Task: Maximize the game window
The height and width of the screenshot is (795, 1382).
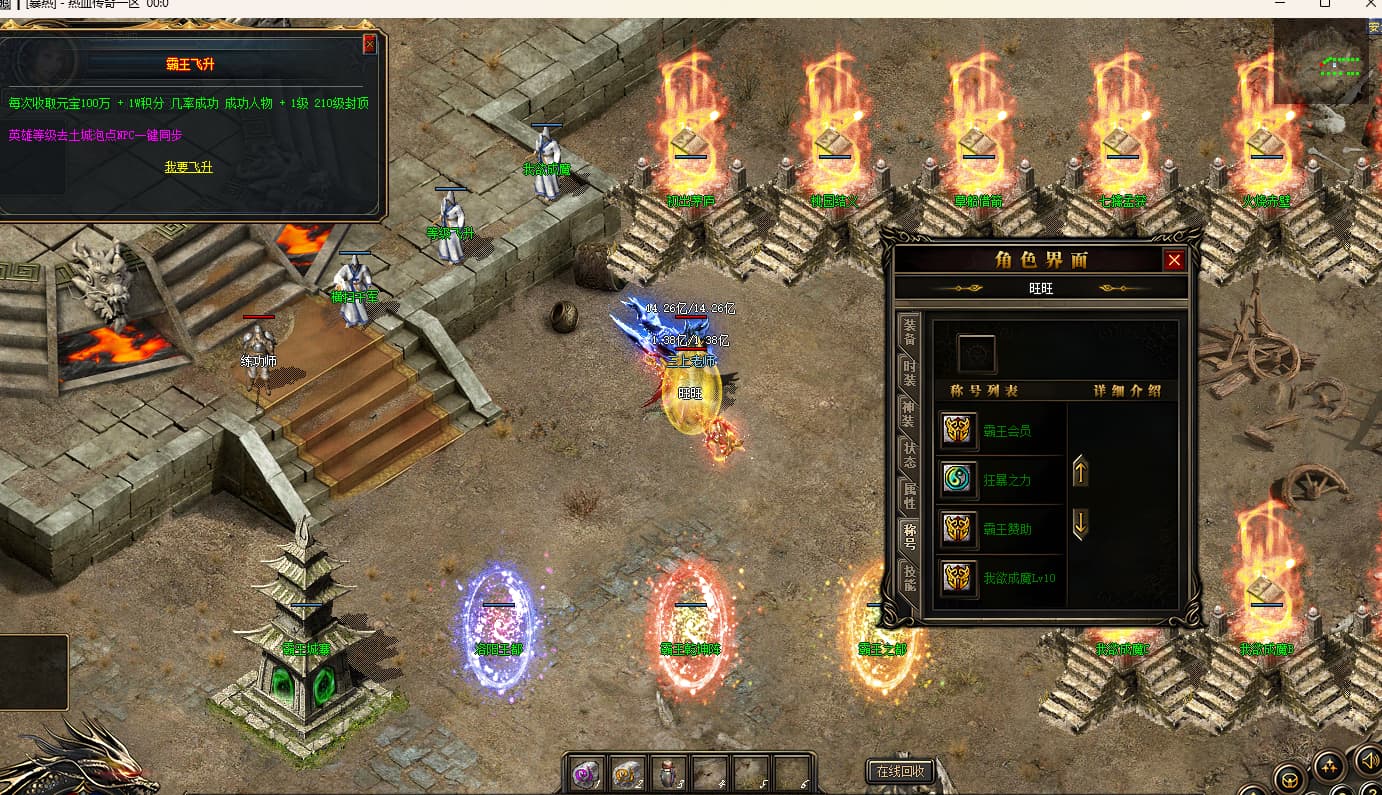Action: click(1325, 5)
